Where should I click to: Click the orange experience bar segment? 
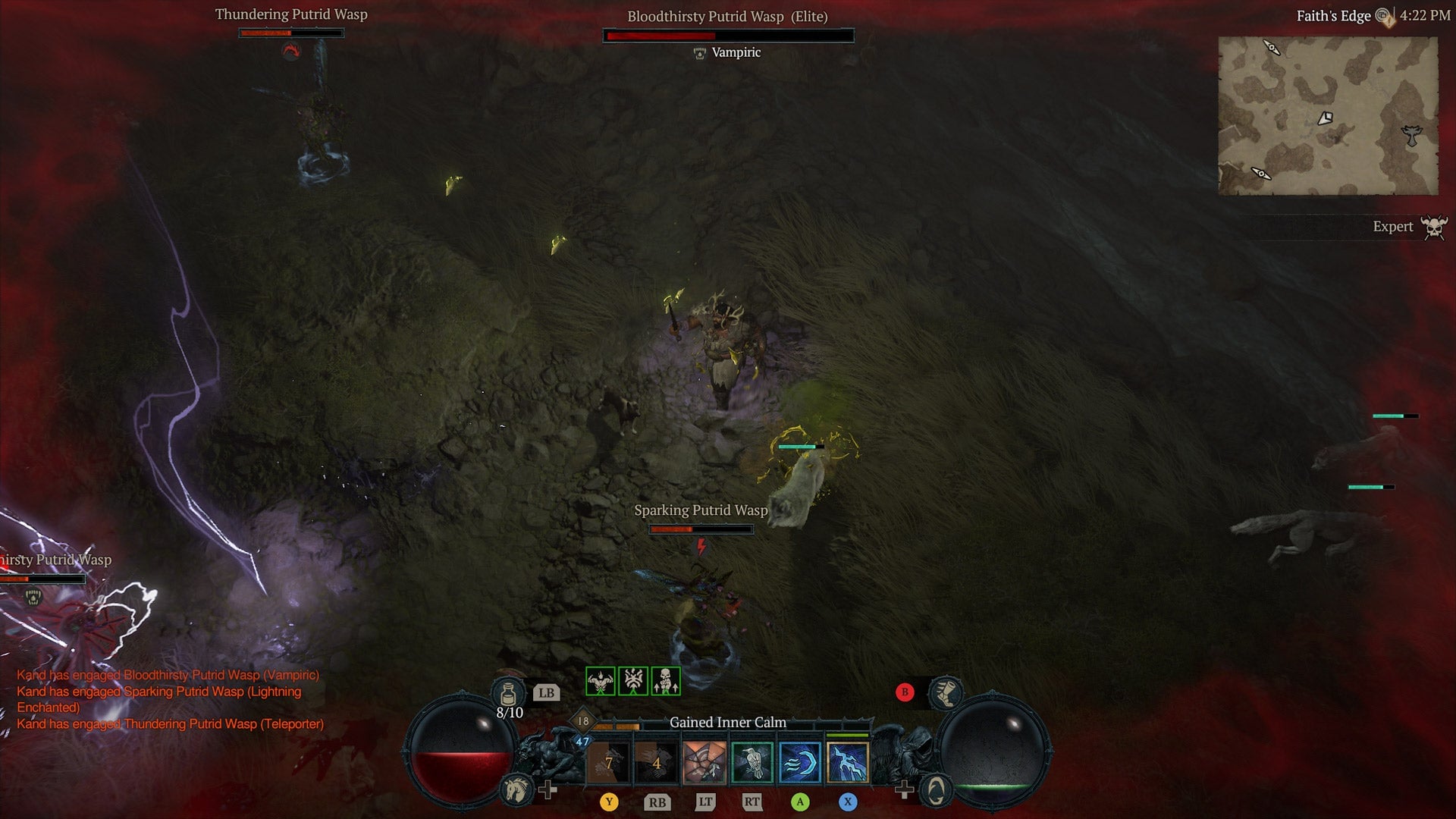pos(617,726)
